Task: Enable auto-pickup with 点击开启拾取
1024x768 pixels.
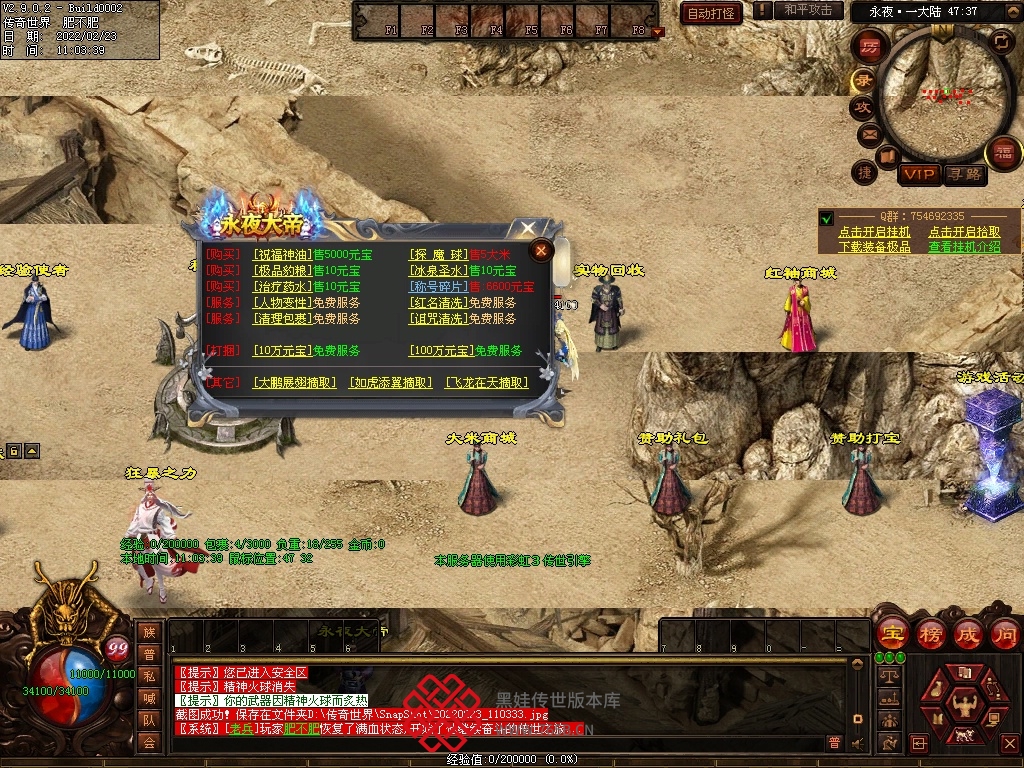Action: (x=963, y=232)
